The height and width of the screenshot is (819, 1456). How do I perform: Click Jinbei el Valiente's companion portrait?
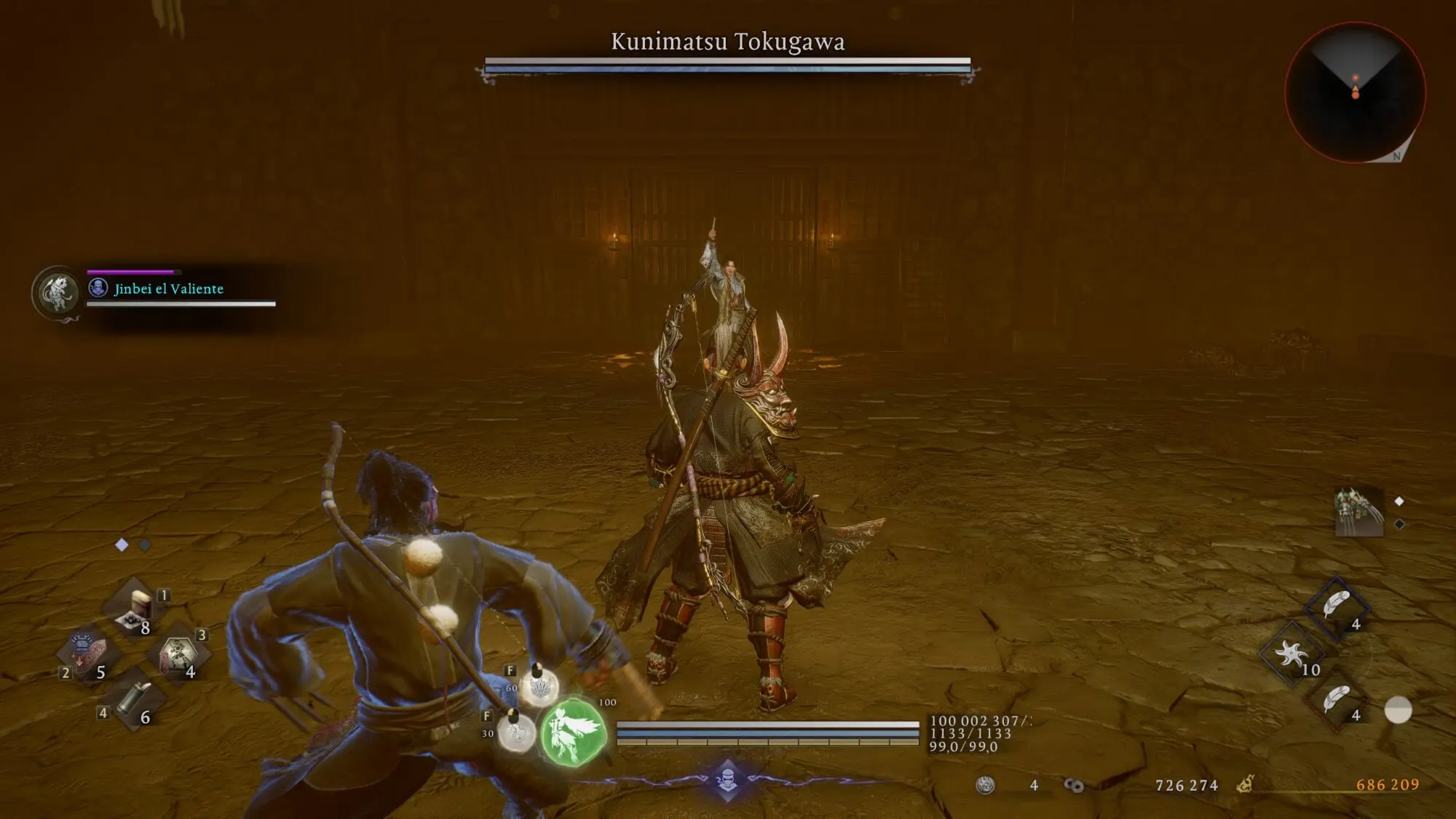(x=58, y=291)
